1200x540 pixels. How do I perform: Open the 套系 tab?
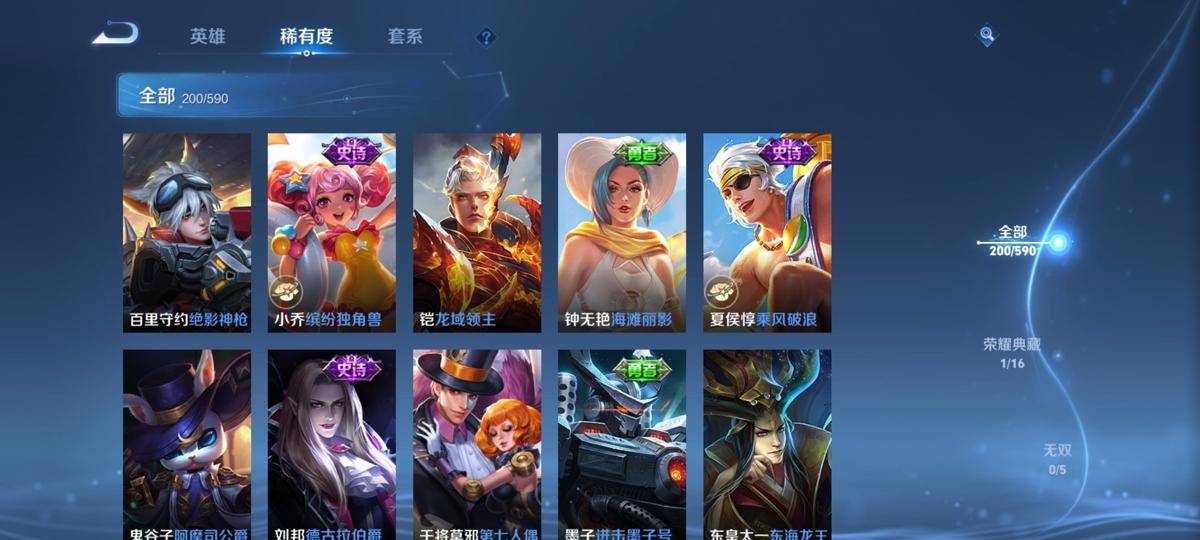[405, 37]
